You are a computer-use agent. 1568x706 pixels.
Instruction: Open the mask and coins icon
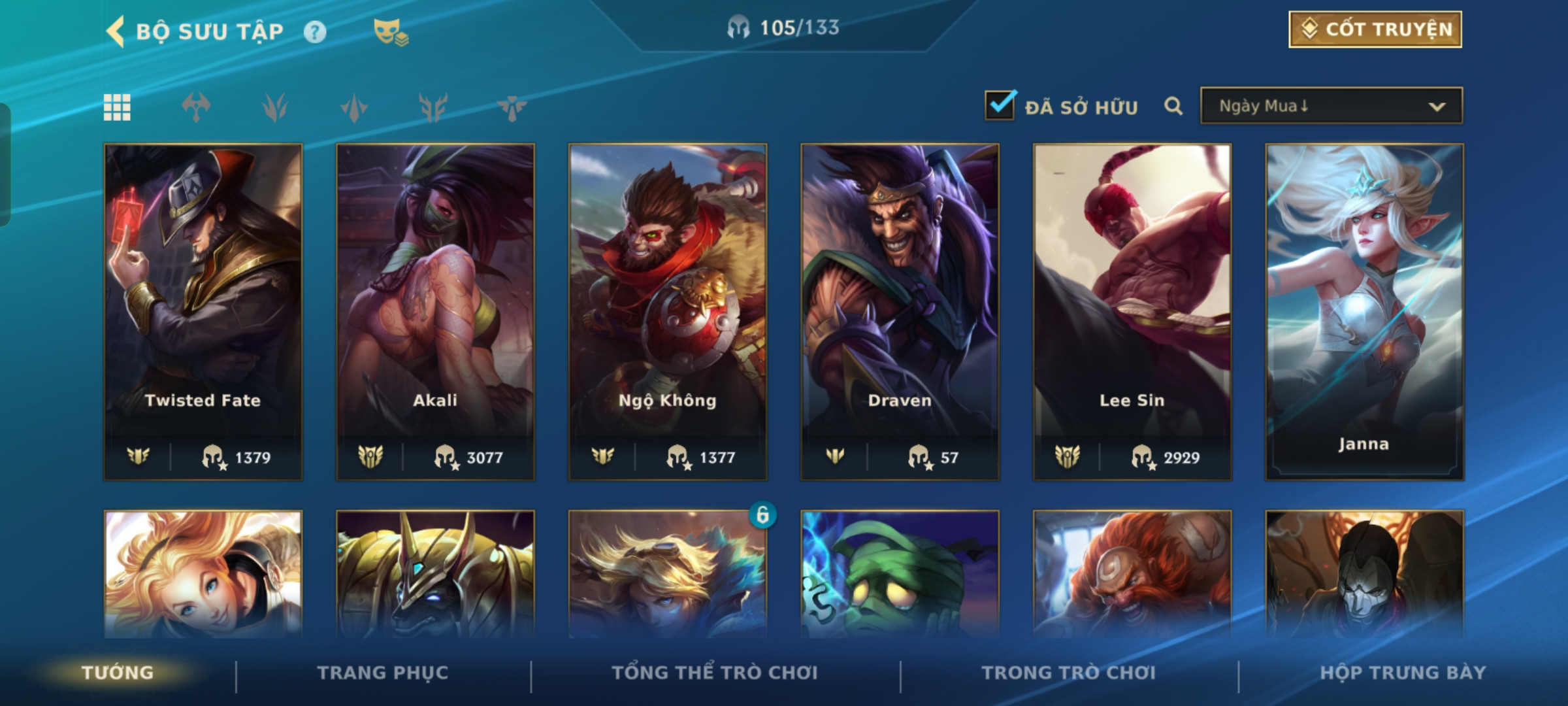tap(390, 31)
